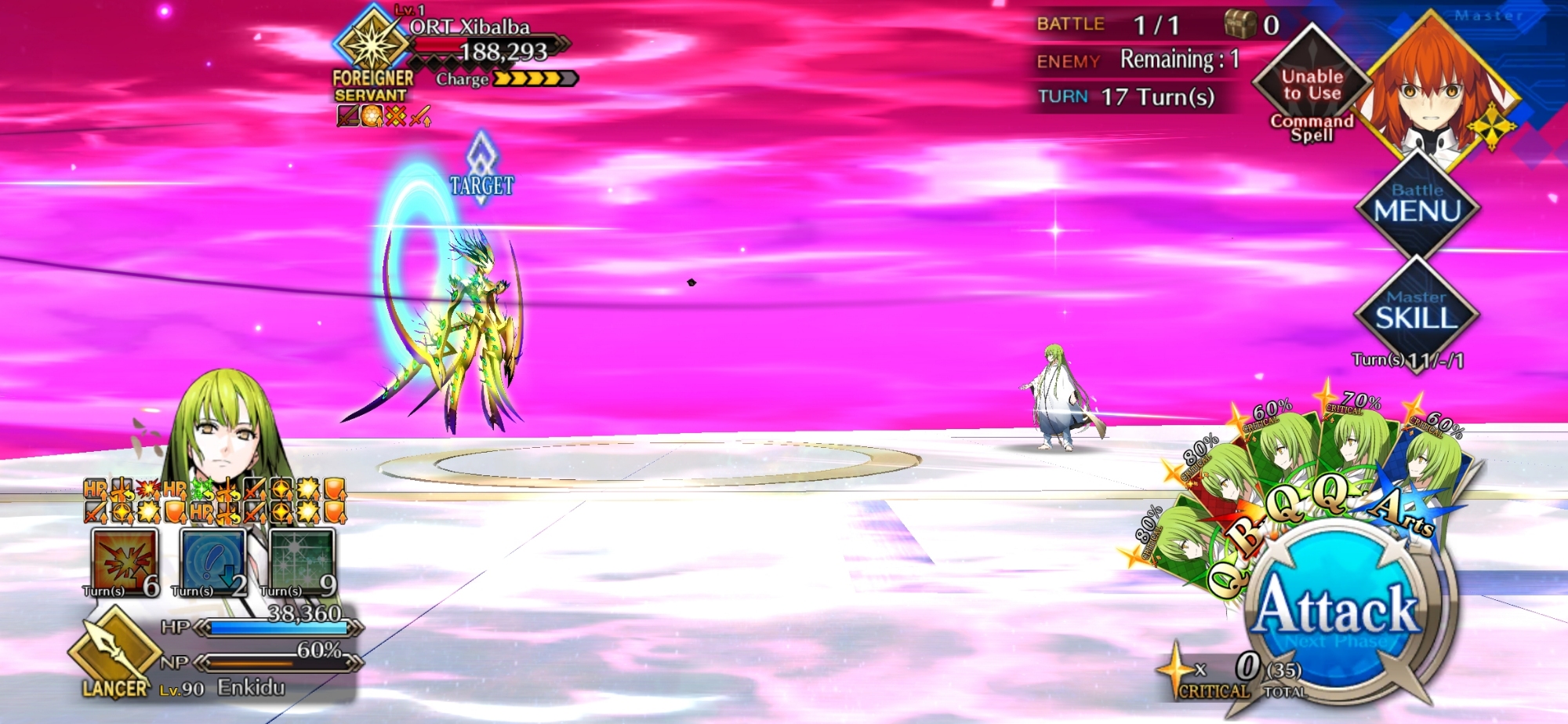The image size is (1568, 724).
Task: Inspect ORT Xibalba's status effect icons
Action: pos(384,116)
